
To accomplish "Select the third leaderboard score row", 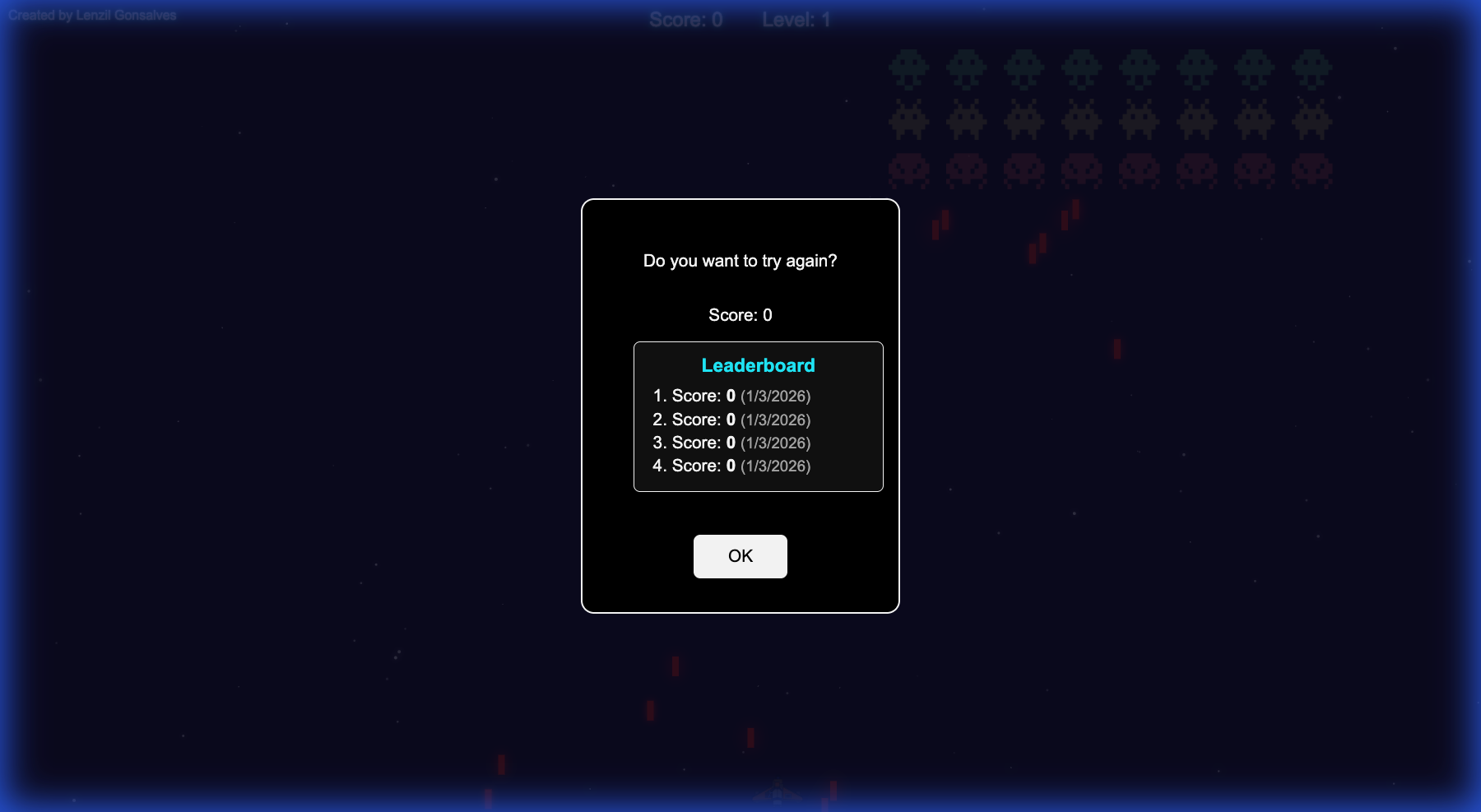I will (731, 443).
